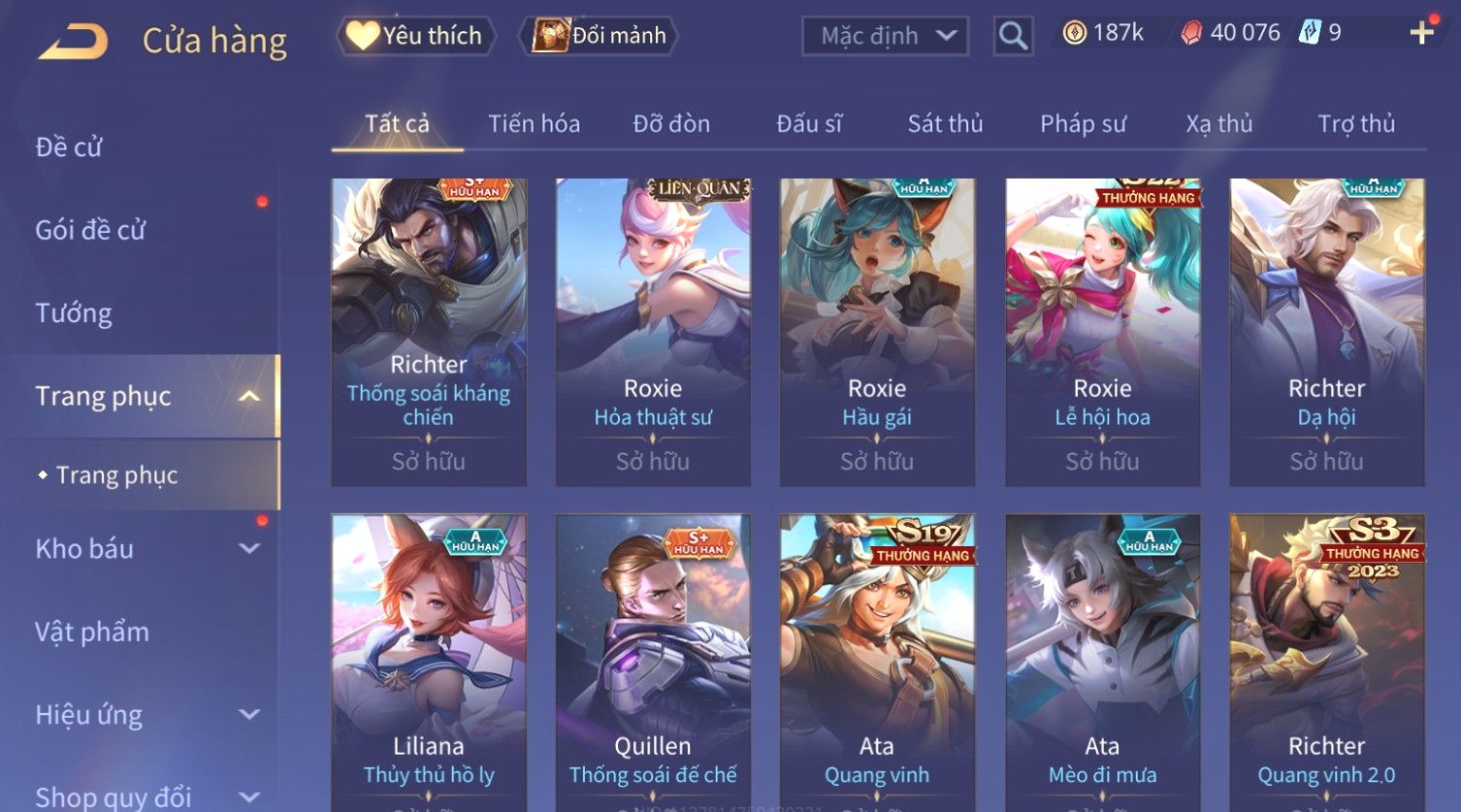Expand the Mặc định sort dropdown
Screen dimensions: 1461x812
pos(885,36)
